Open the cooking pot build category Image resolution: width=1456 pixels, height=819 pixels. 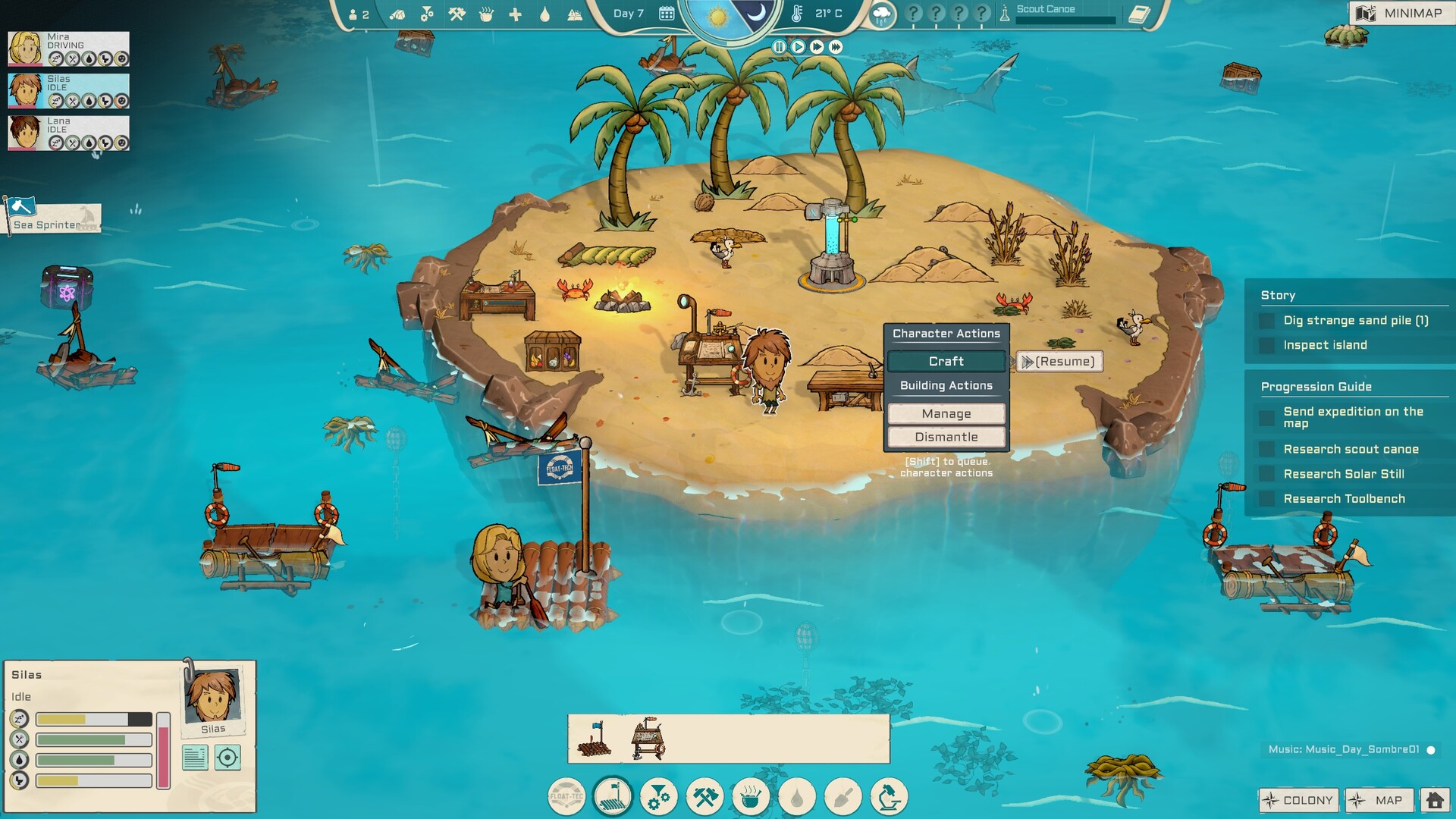[x=751, y=797]
